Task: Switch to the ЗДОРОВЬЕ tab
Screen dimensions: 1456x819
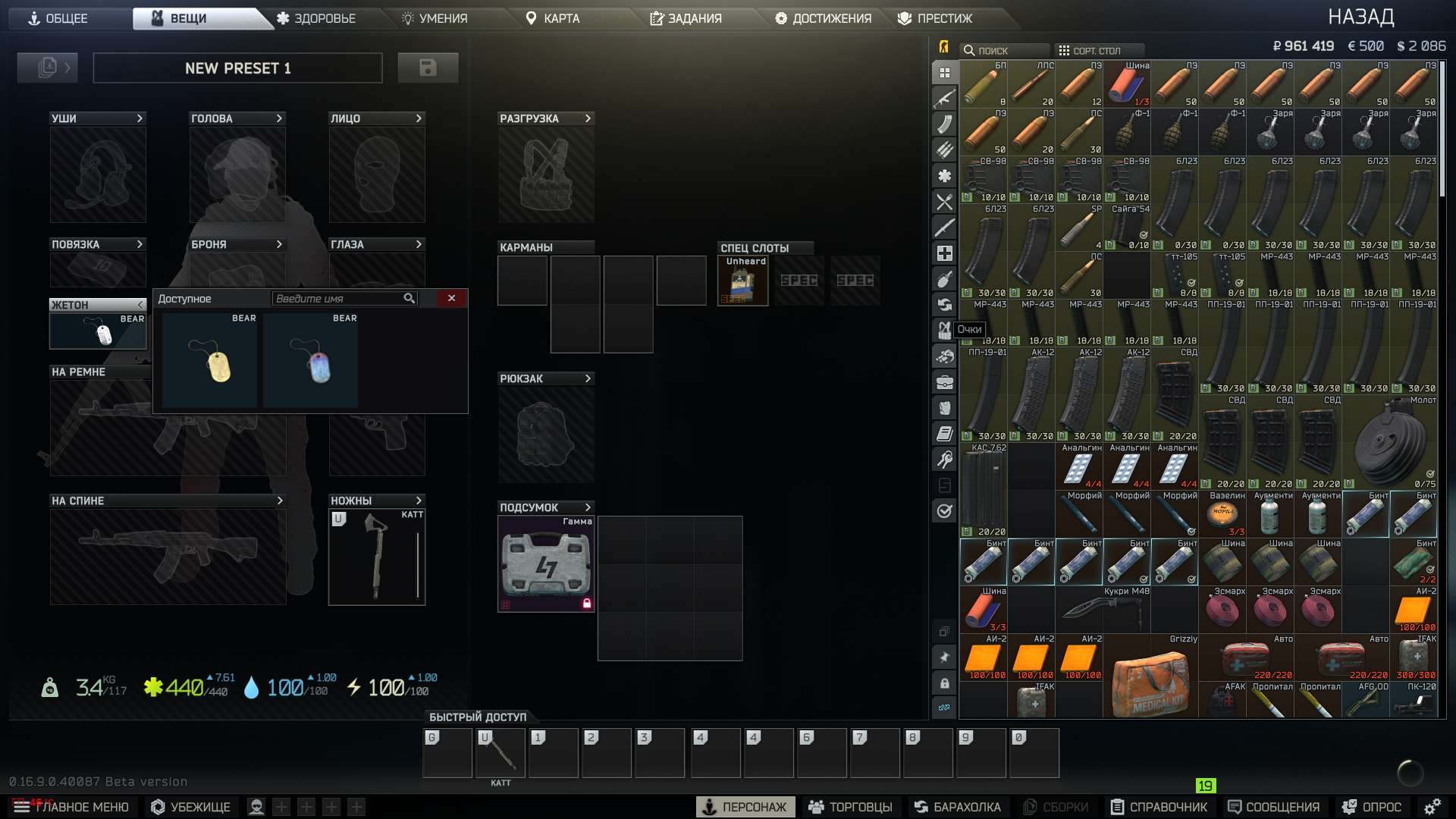Action: tap(322, 18)
